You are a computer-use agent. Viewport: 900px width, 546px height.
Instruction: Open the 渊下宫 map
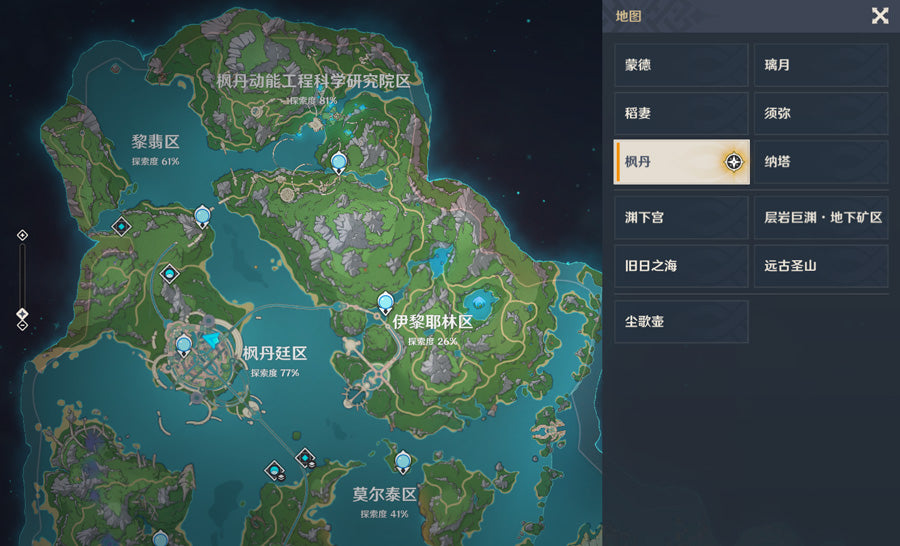point(681,217)
